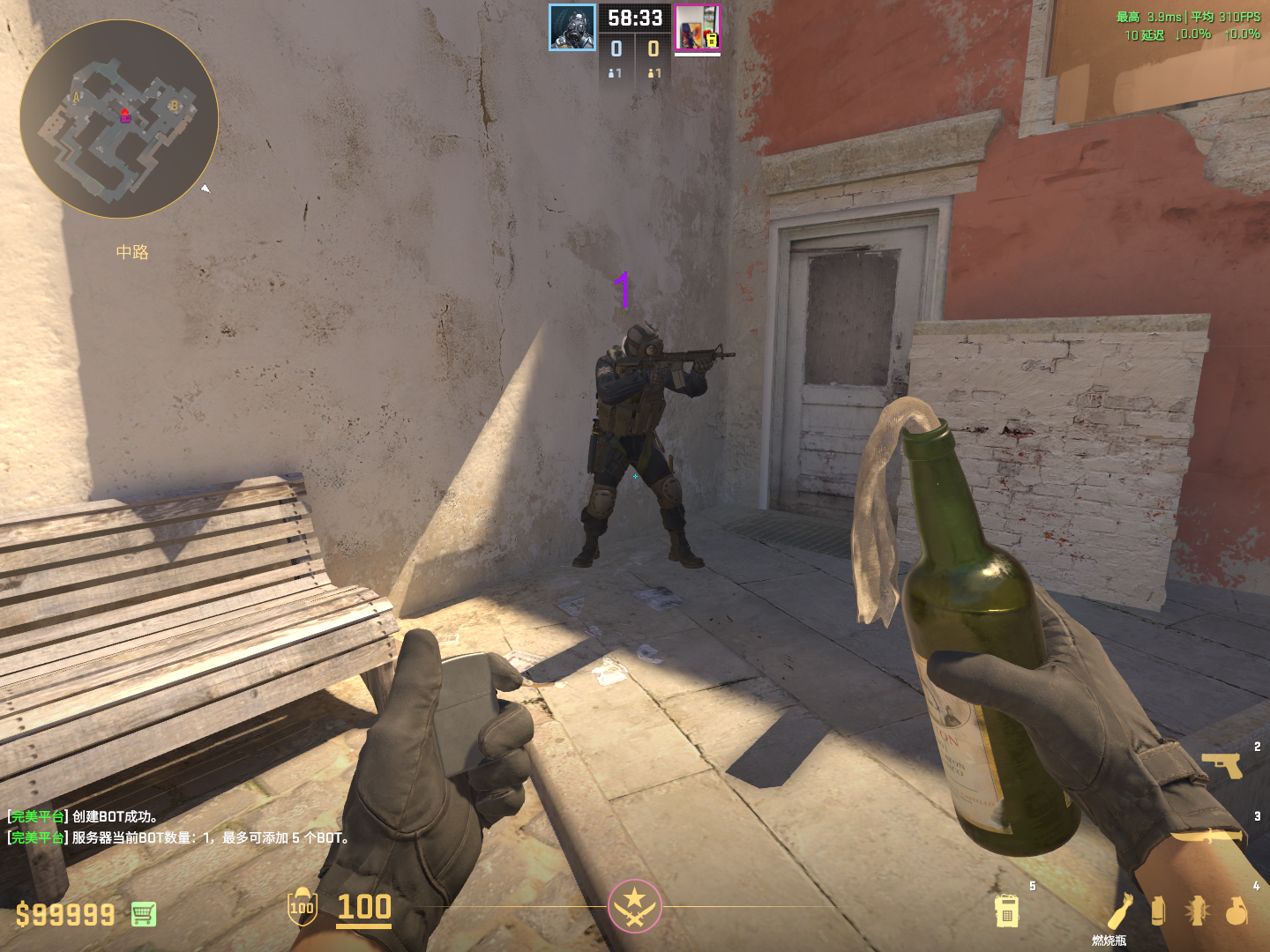
Task: Select the HE grenade icon
Action: (1236, 911)
